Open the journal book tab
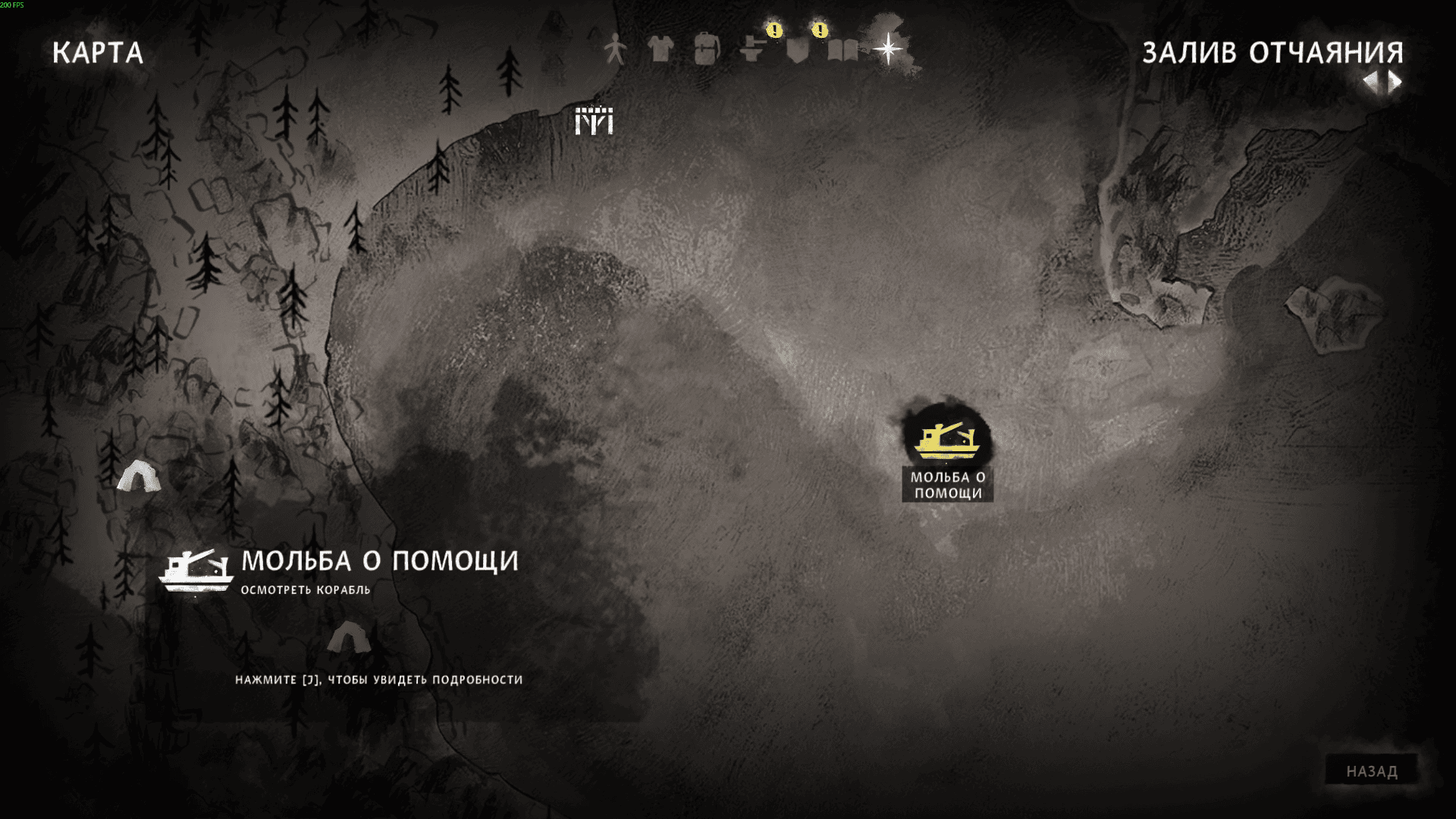 click(843, 51)
